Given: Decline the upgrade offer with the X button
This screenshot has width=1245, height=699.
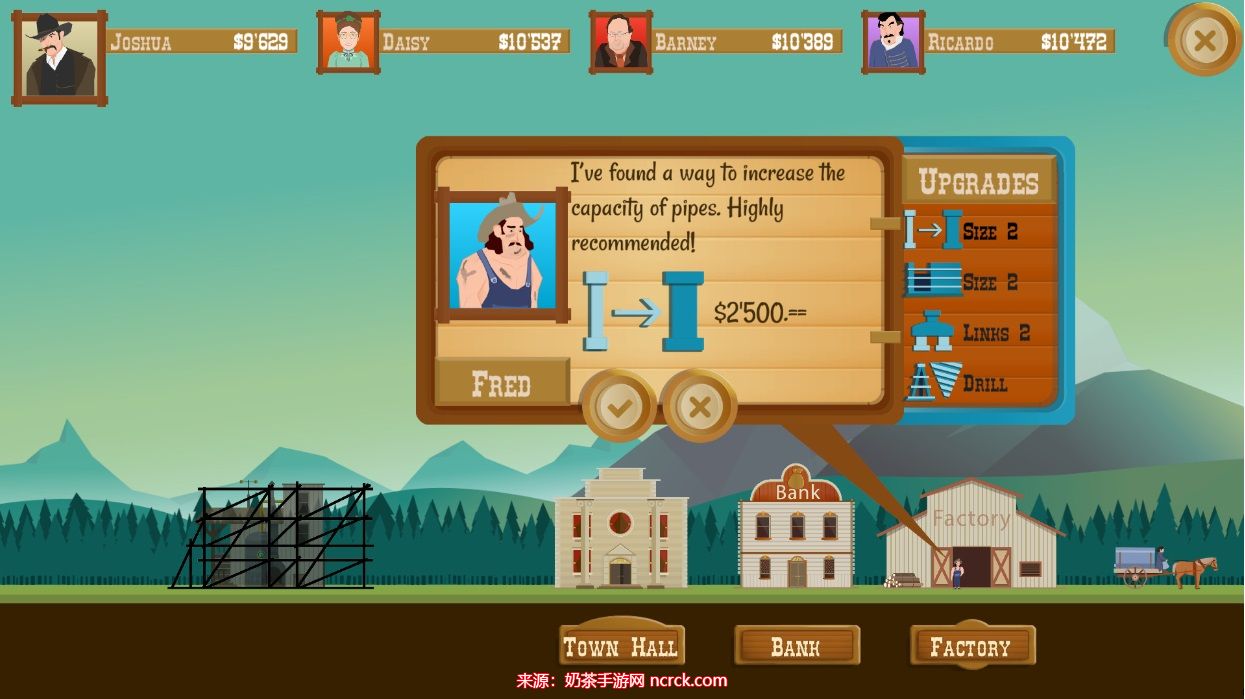Looking at the screenshot, I should pos(700,406).
